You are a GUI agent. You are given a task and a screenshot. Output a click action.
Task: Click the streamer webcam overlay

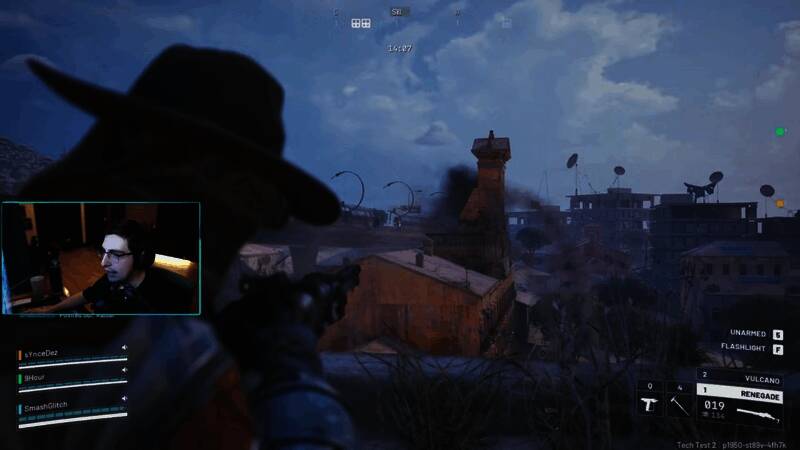(x=100, y=258)
